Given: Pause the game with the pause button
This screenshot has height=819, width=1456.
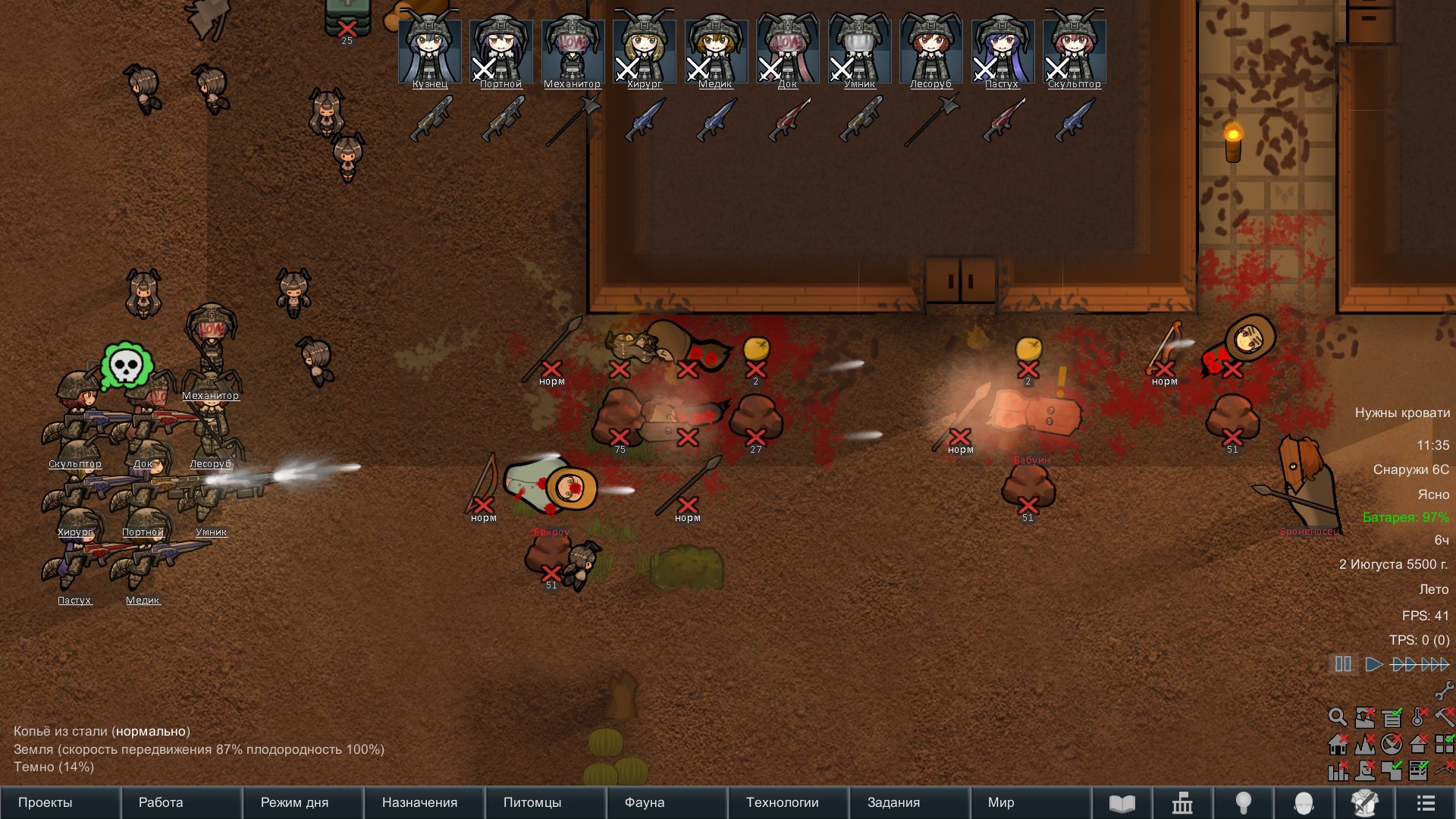Looking at the screenshot, I should coord(1343,664).
